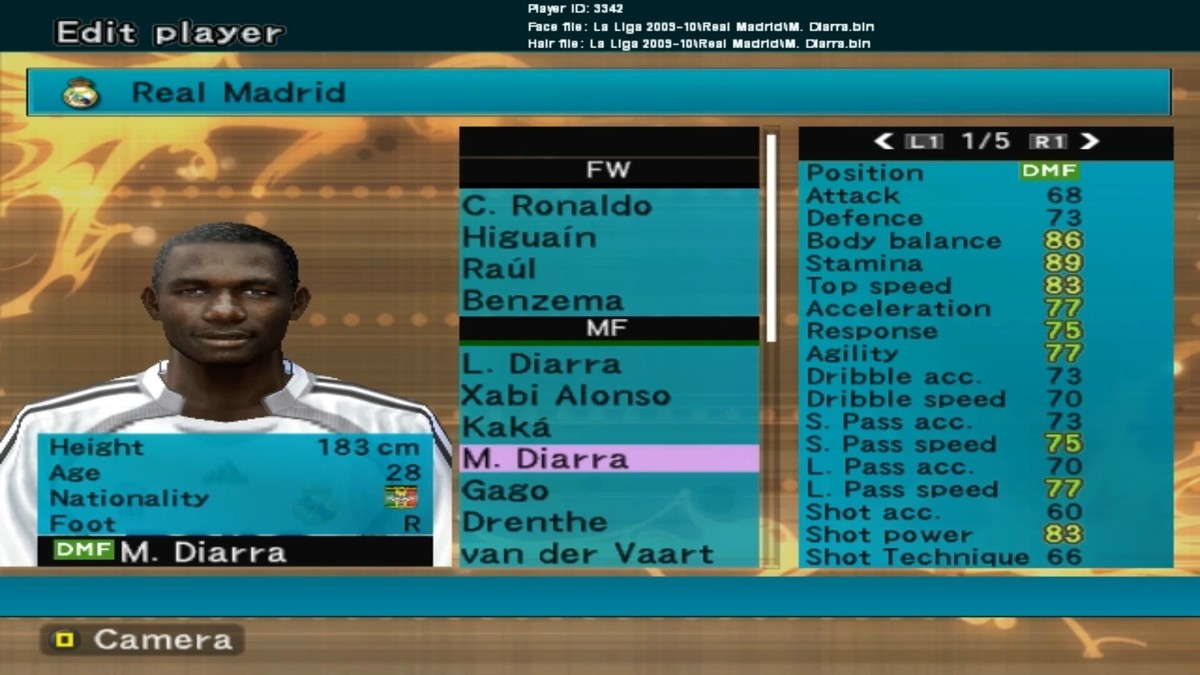The height and width of the screenshot is (675, 1200).
Task: Select Raúl in the squad list
Action: (500, 269)
